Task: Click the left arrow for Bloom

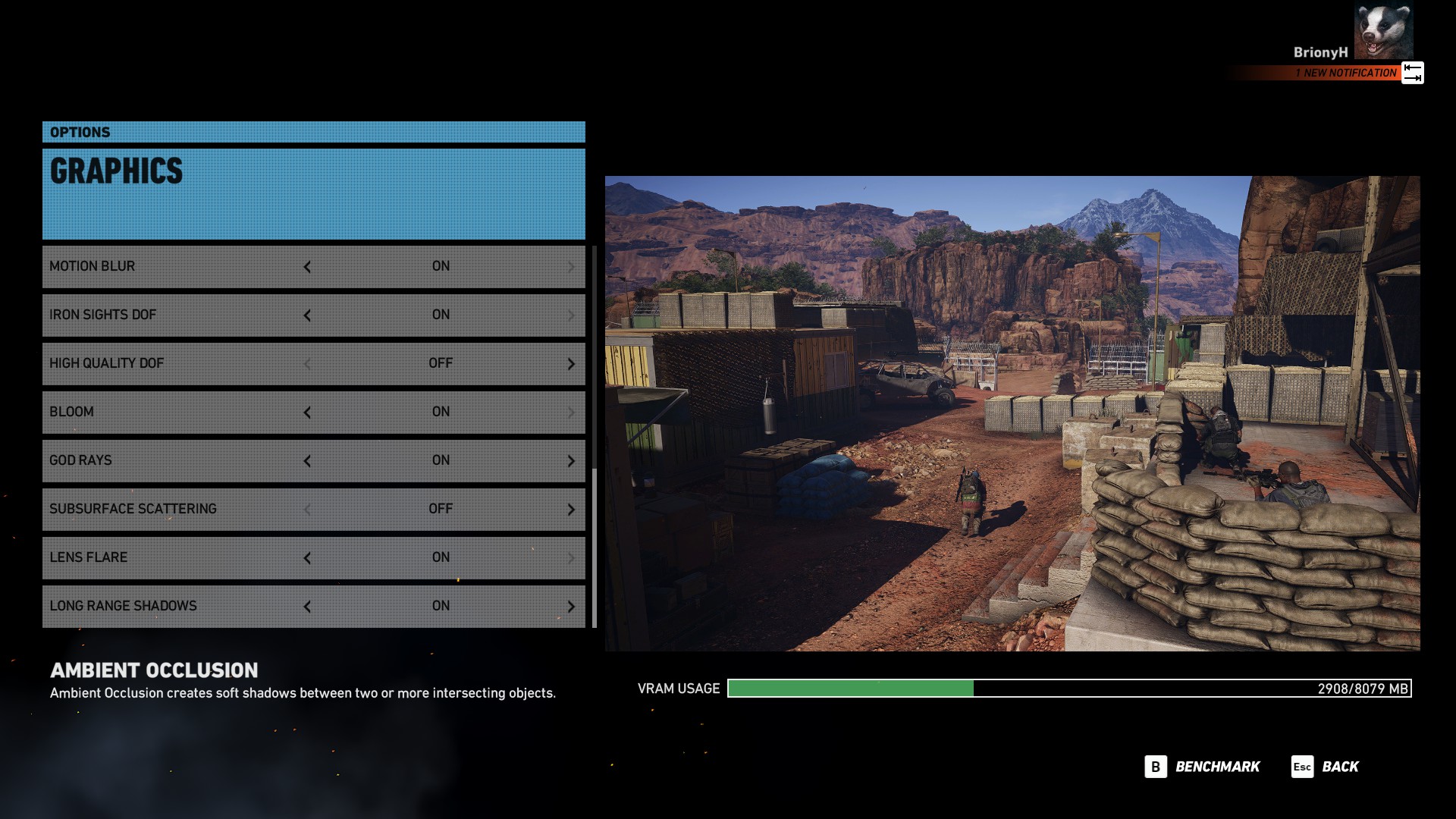Action: coord(307,413)
